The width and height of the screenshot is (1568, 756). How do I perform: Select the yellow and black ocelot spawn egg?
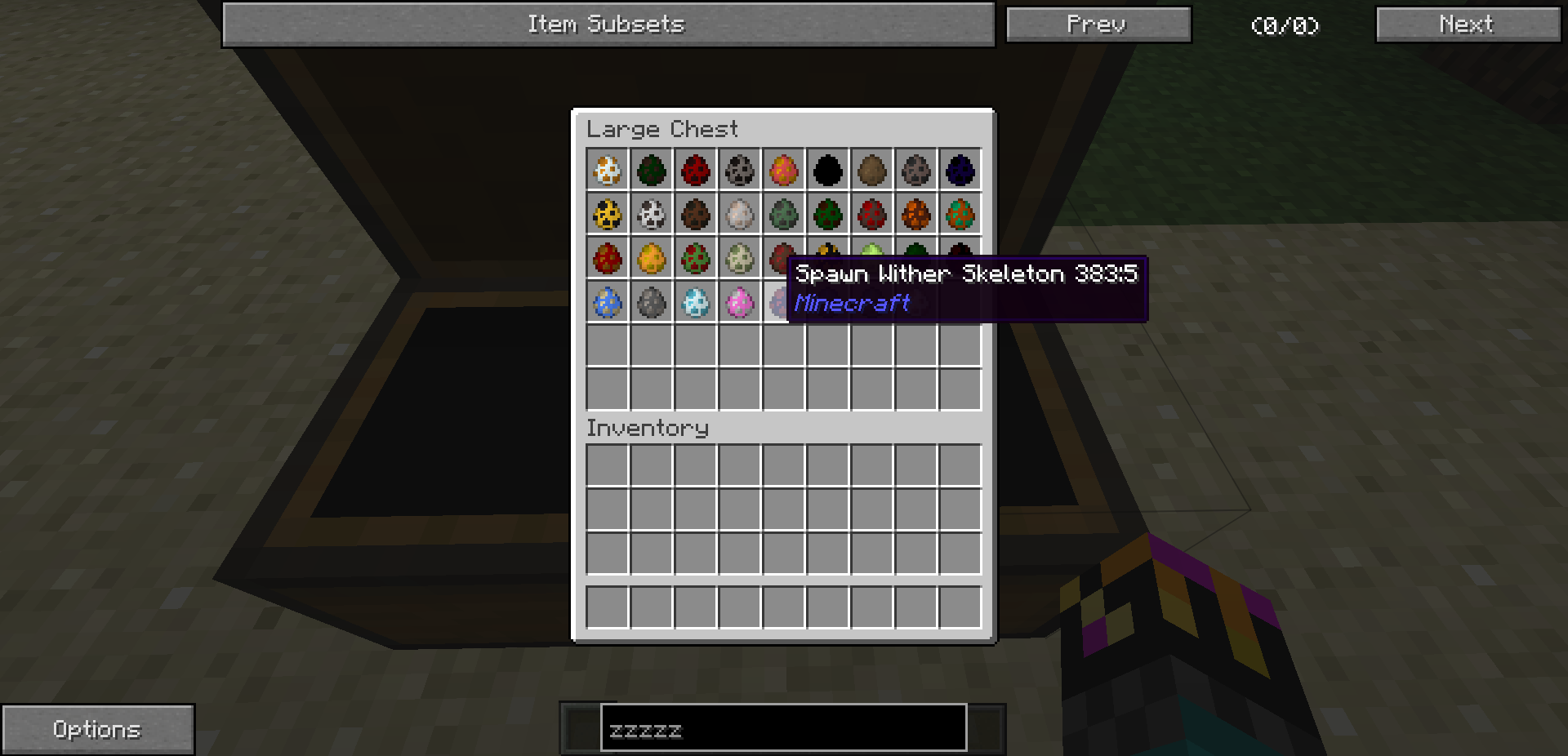(x=607, y=214)
